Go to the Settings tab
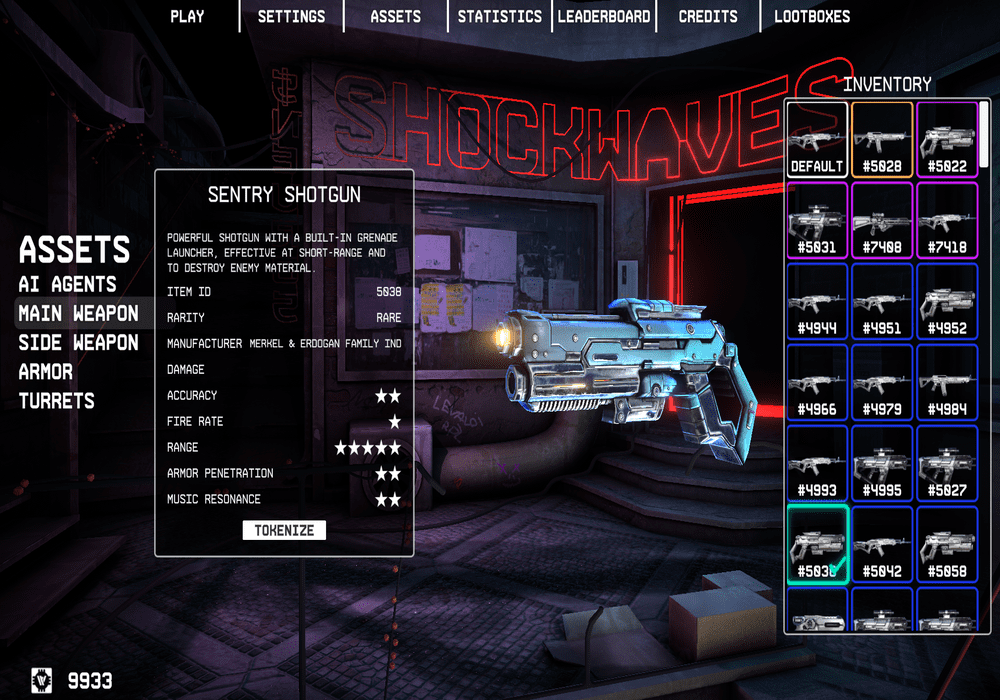Image resolution: width=1000 pixels, height=700 pixels. point(291,16)
